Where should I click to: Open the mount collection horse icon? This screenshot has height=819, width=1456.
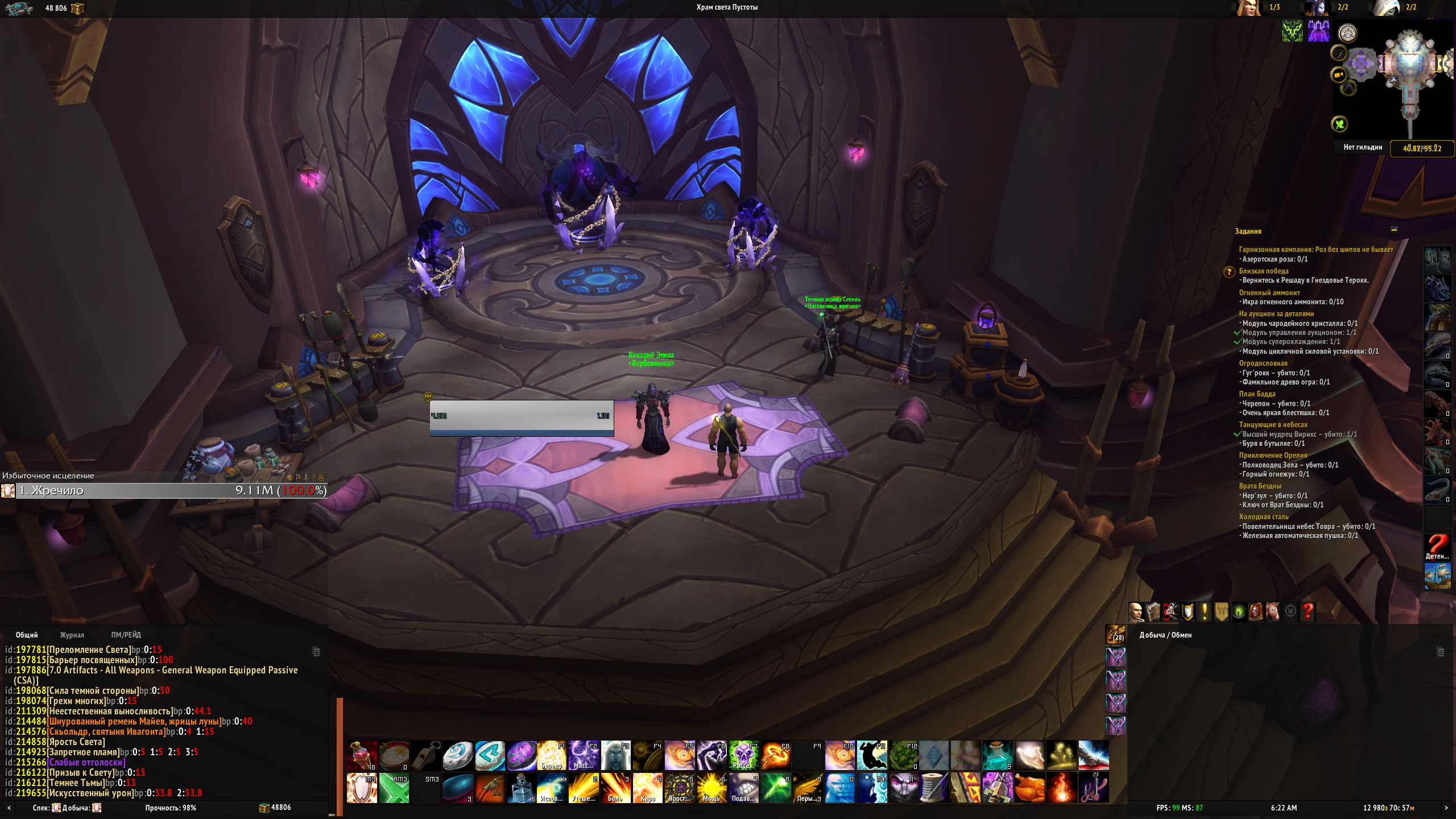(x=1273, y=612)
